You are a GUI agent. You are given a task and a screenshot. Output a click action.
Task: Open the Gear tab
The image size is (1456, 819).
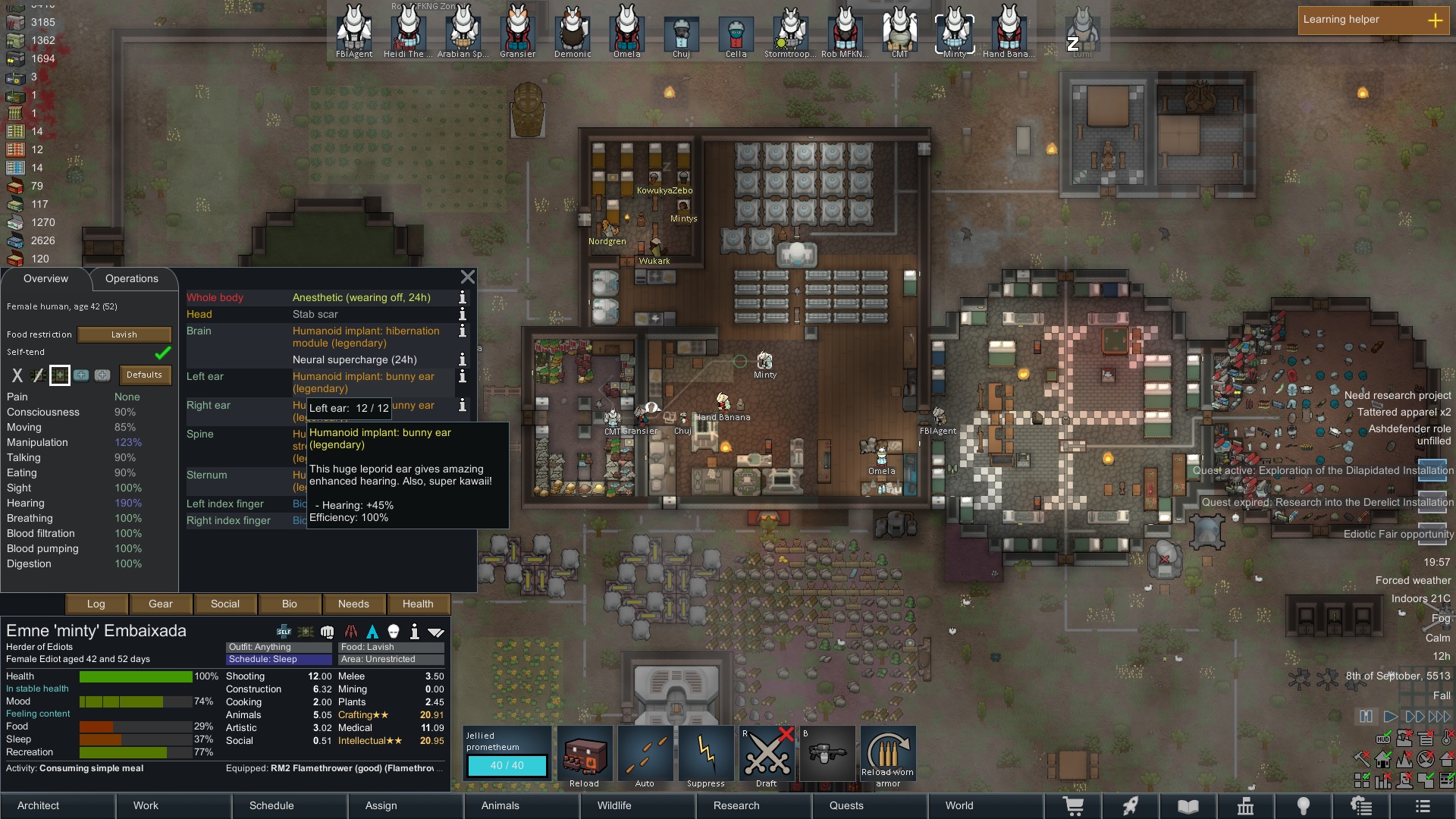click(x=160, y=604)
